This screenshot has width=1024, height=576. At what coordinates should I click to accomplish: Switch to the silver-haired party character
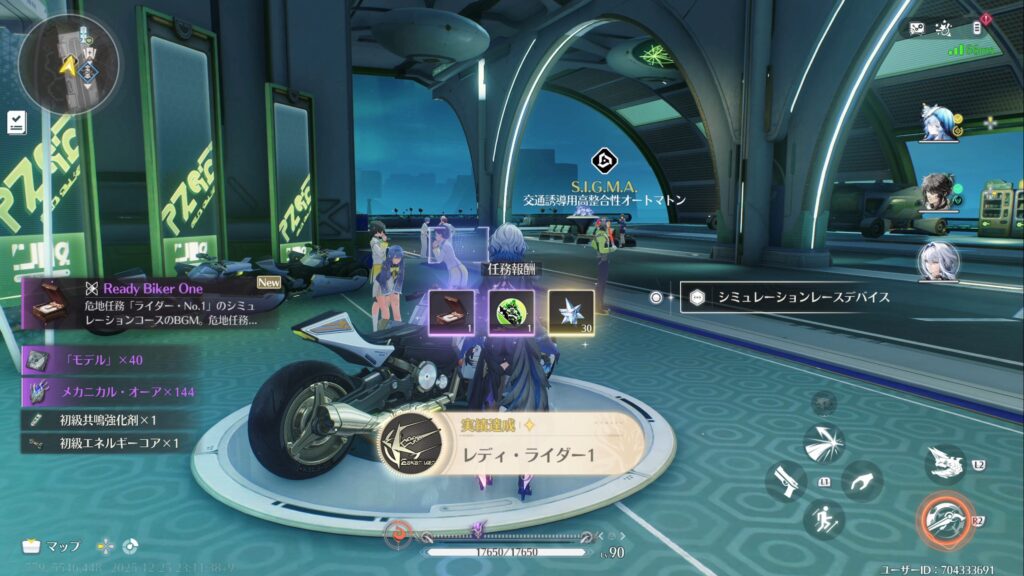tap(939, 261)
